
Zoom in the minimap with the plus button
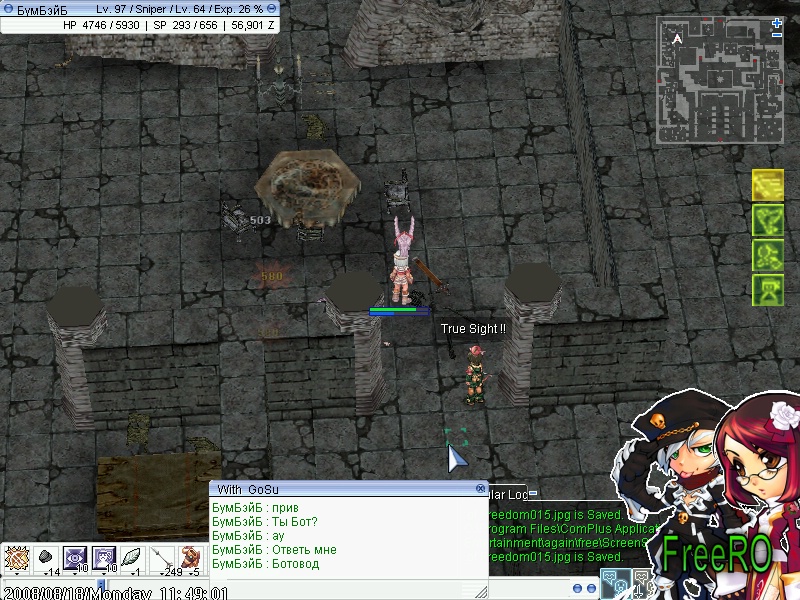[777, 23]
